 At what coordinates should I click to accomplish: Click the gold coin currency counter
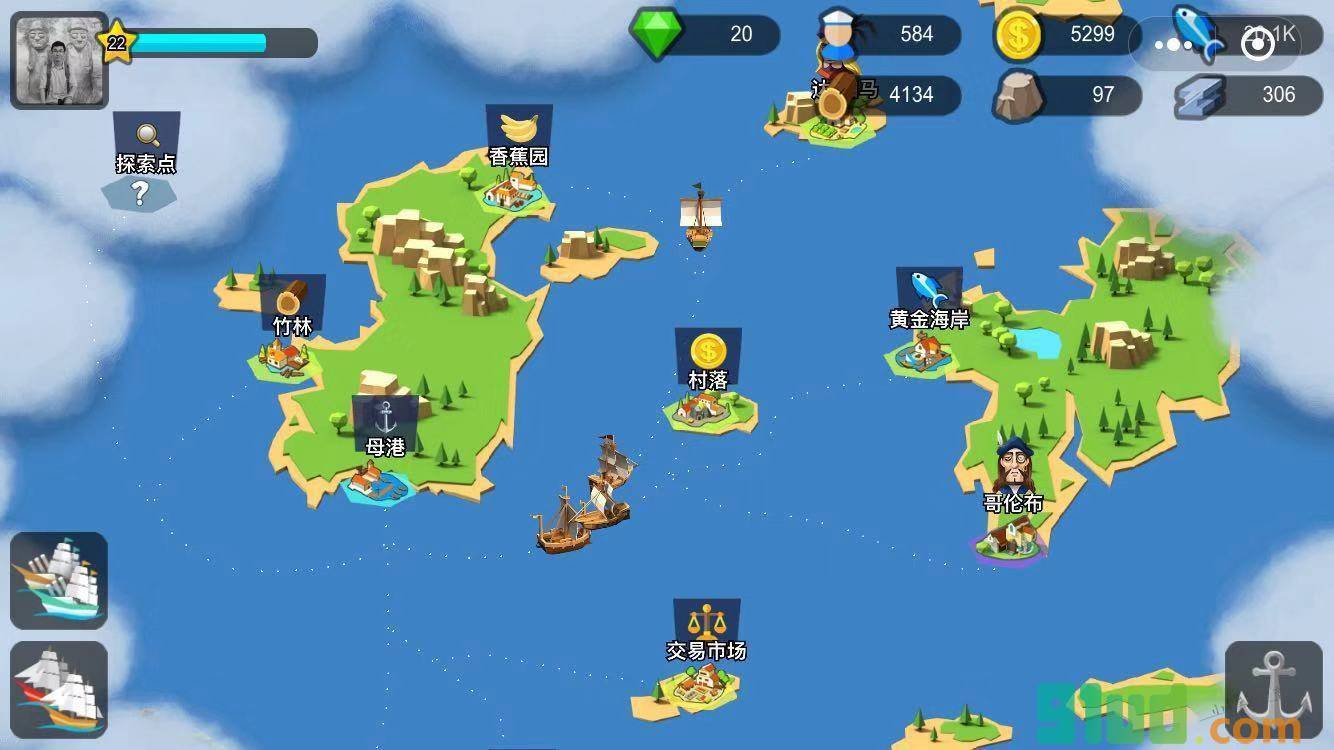[1067, 35]
